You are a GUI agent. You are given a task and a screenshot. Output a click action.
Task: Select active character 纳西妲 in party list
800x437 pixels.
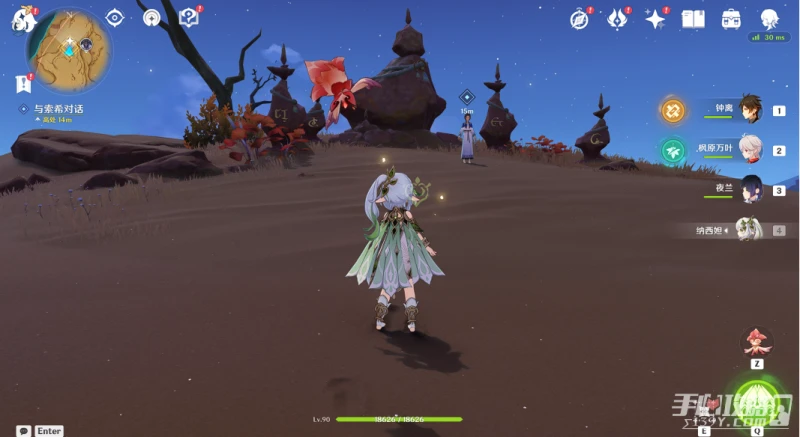(748, 230)
